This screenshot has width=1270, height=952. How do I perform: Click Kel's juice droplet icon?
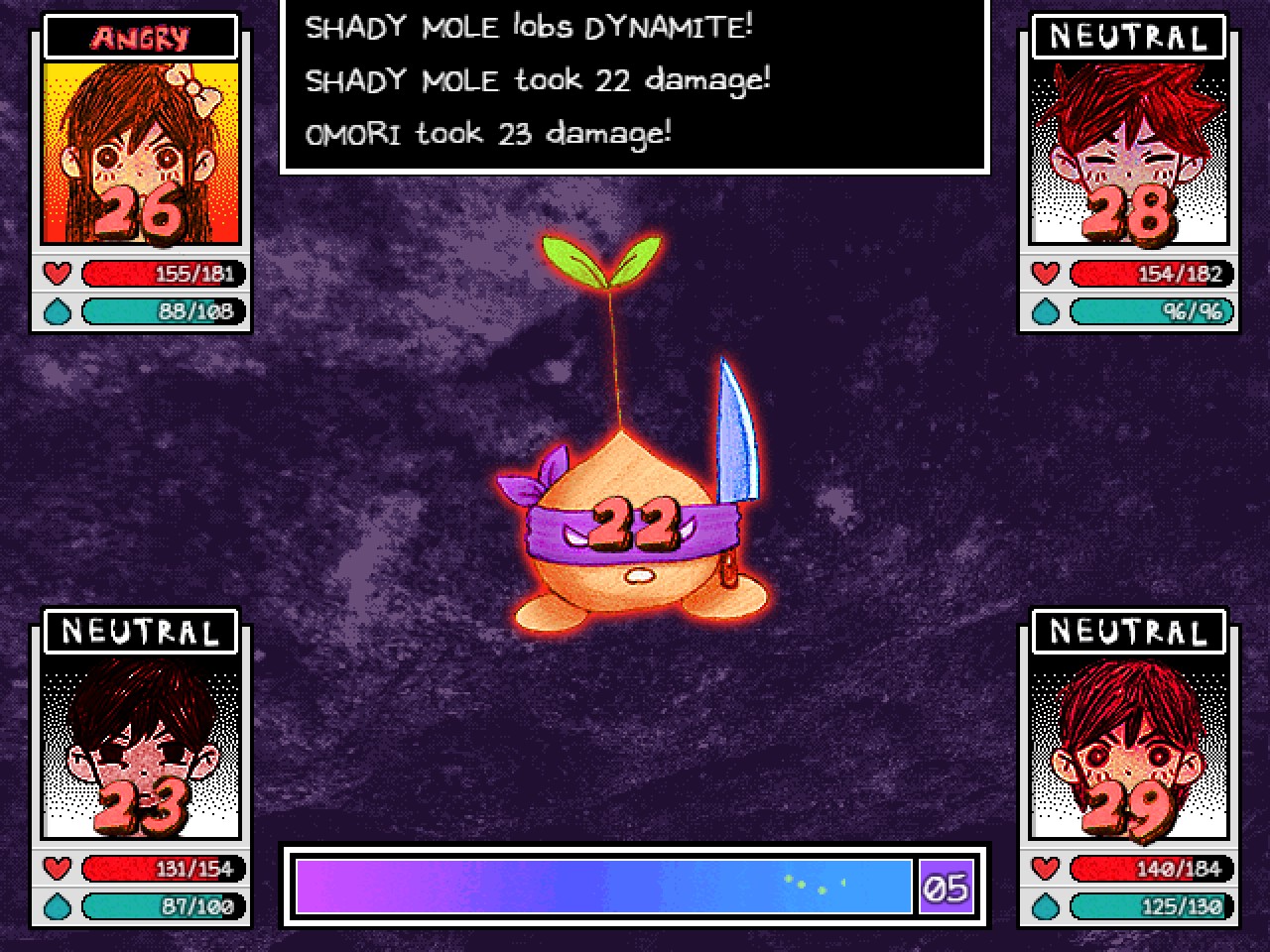1044,311
